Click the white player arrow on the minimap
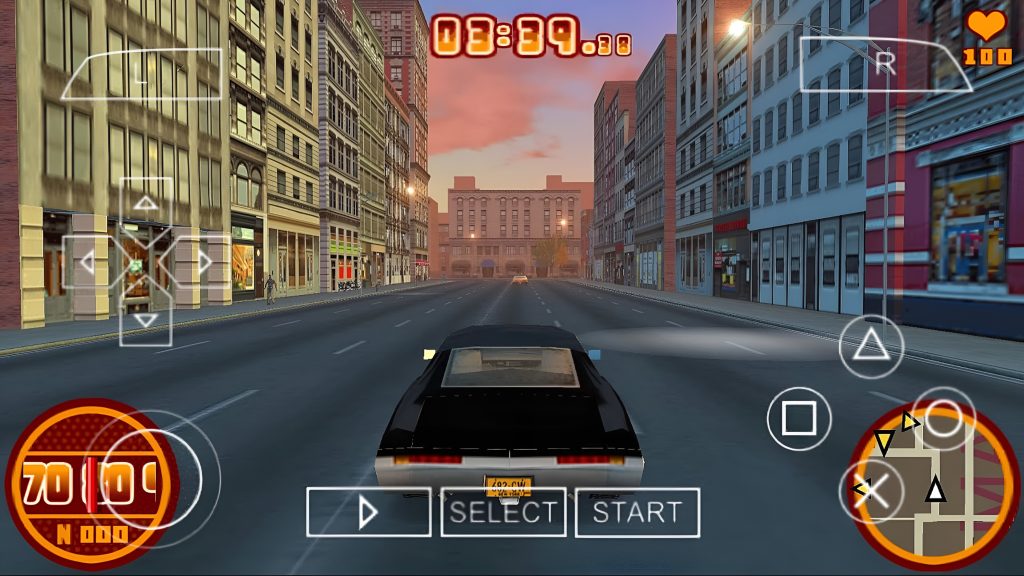1024x576 pixels. pyautogui.click(x=935, y=490)
